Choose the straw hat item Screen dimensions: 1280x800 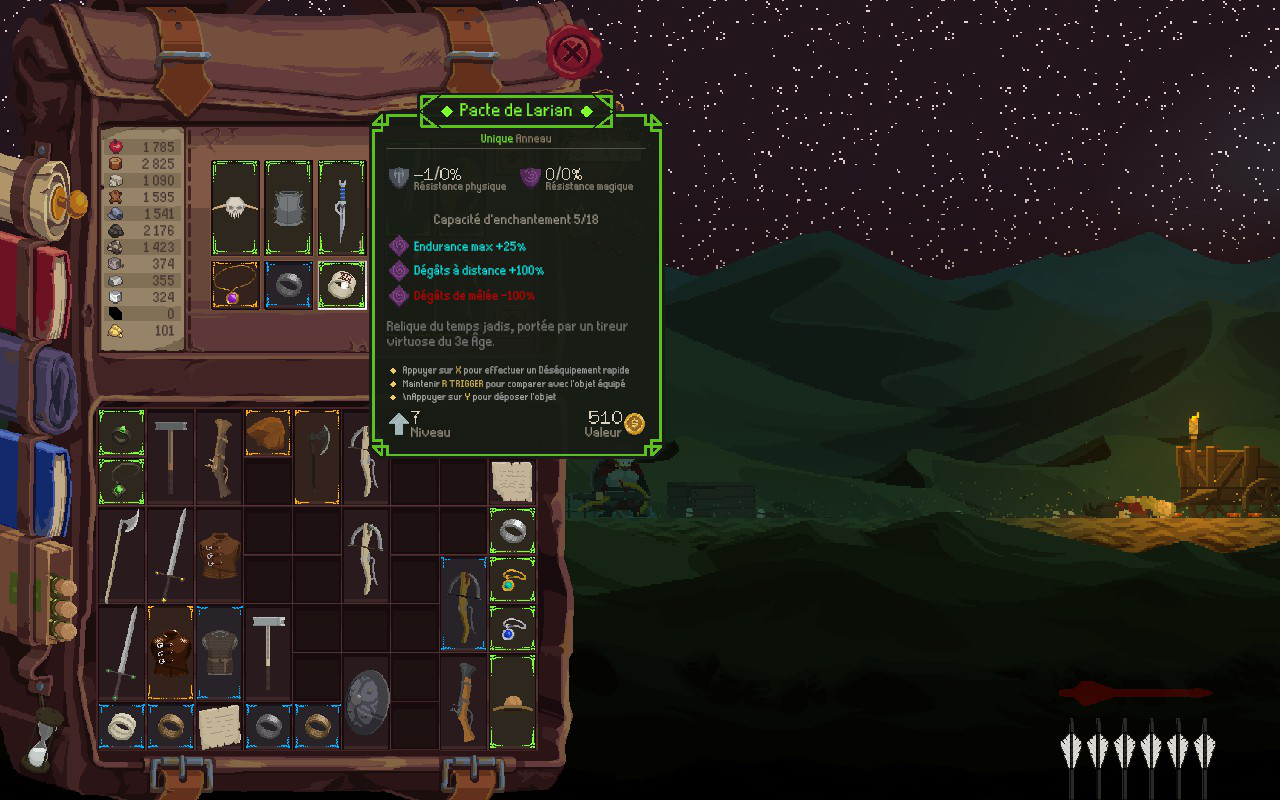(513, 700)
